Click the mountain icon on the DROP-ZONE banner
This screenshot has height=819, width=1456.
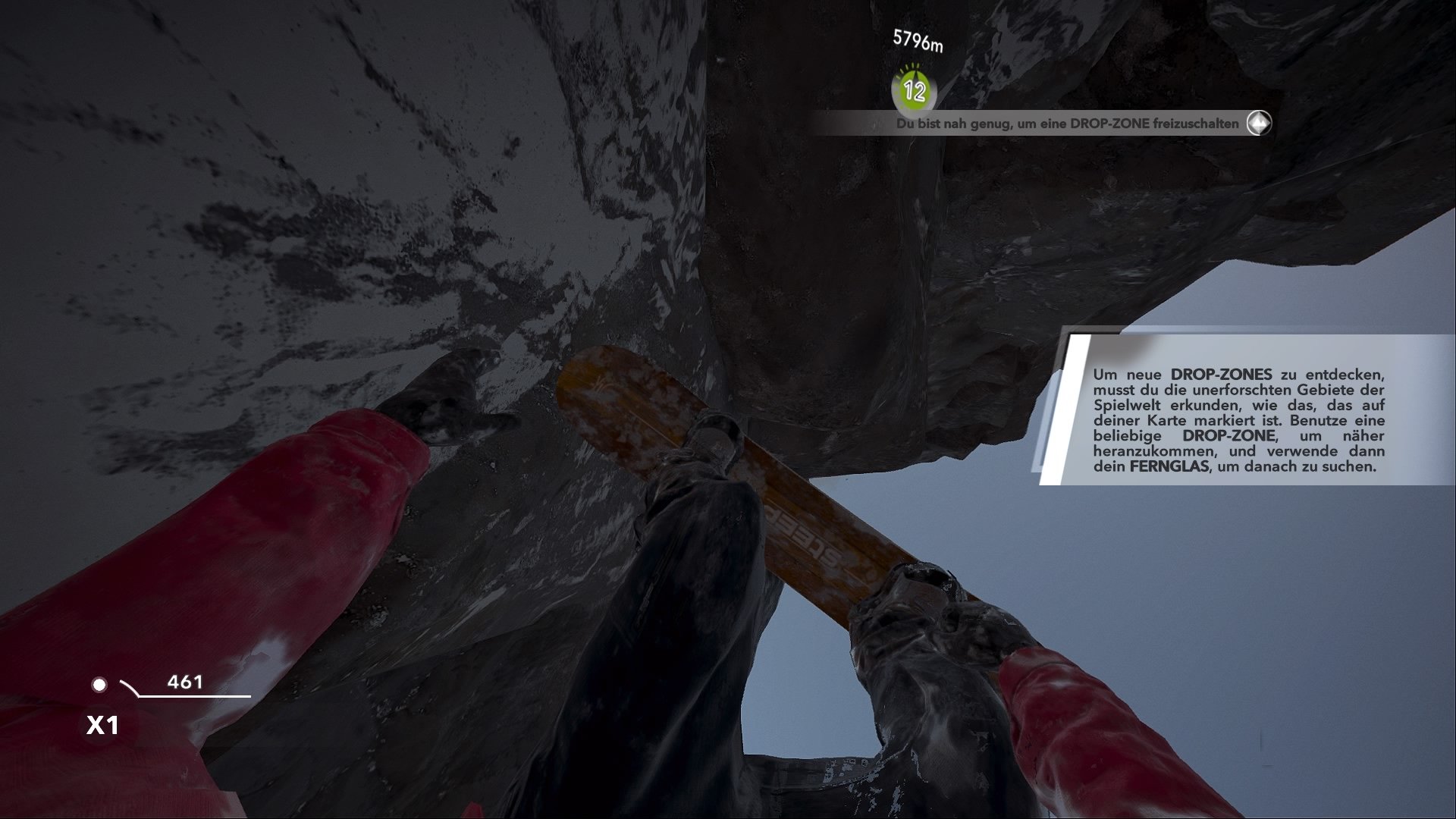click(1258, 124)
